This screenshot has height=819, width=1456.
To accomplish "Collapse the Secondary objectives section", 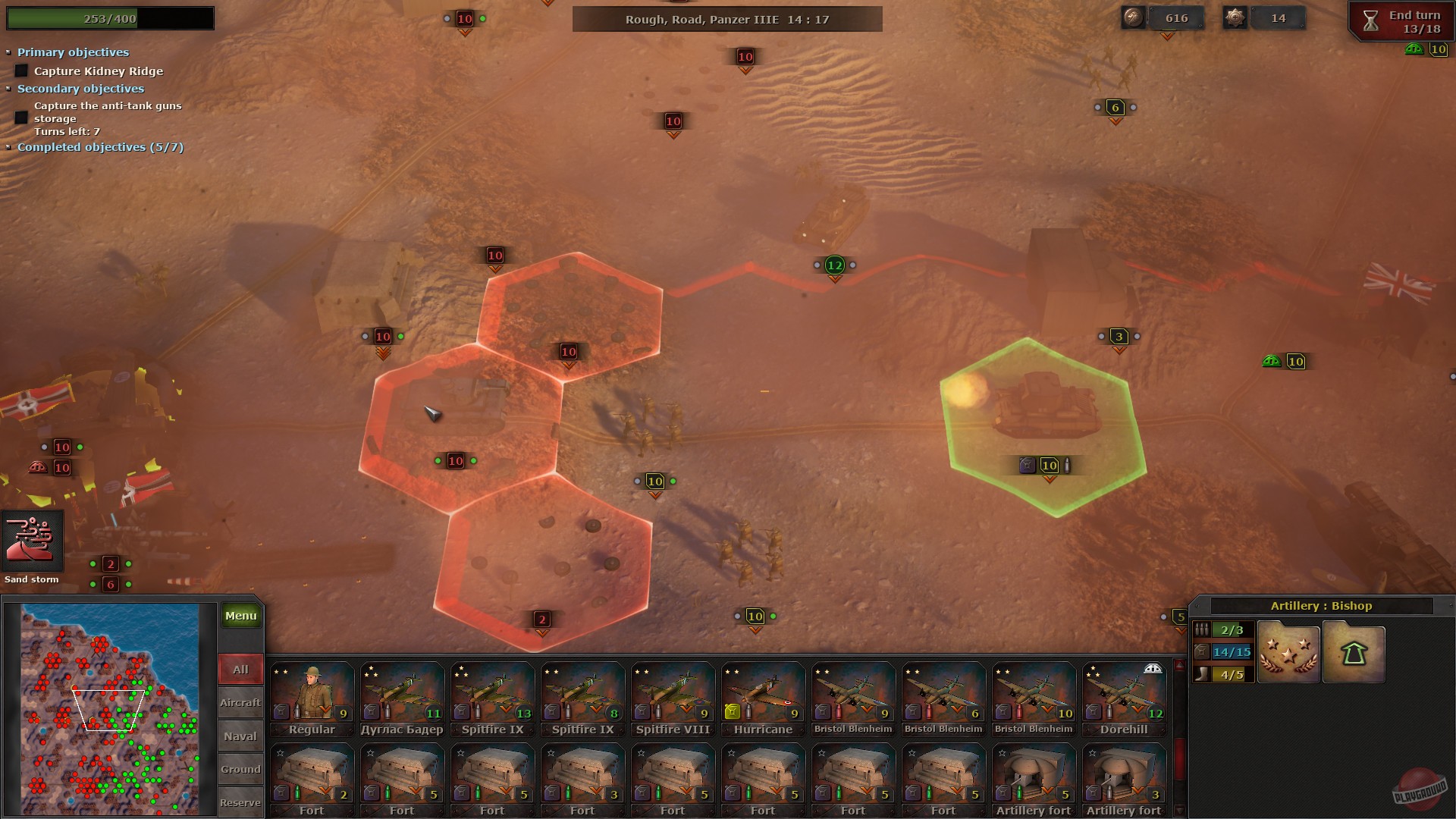I will coord(10,89).
